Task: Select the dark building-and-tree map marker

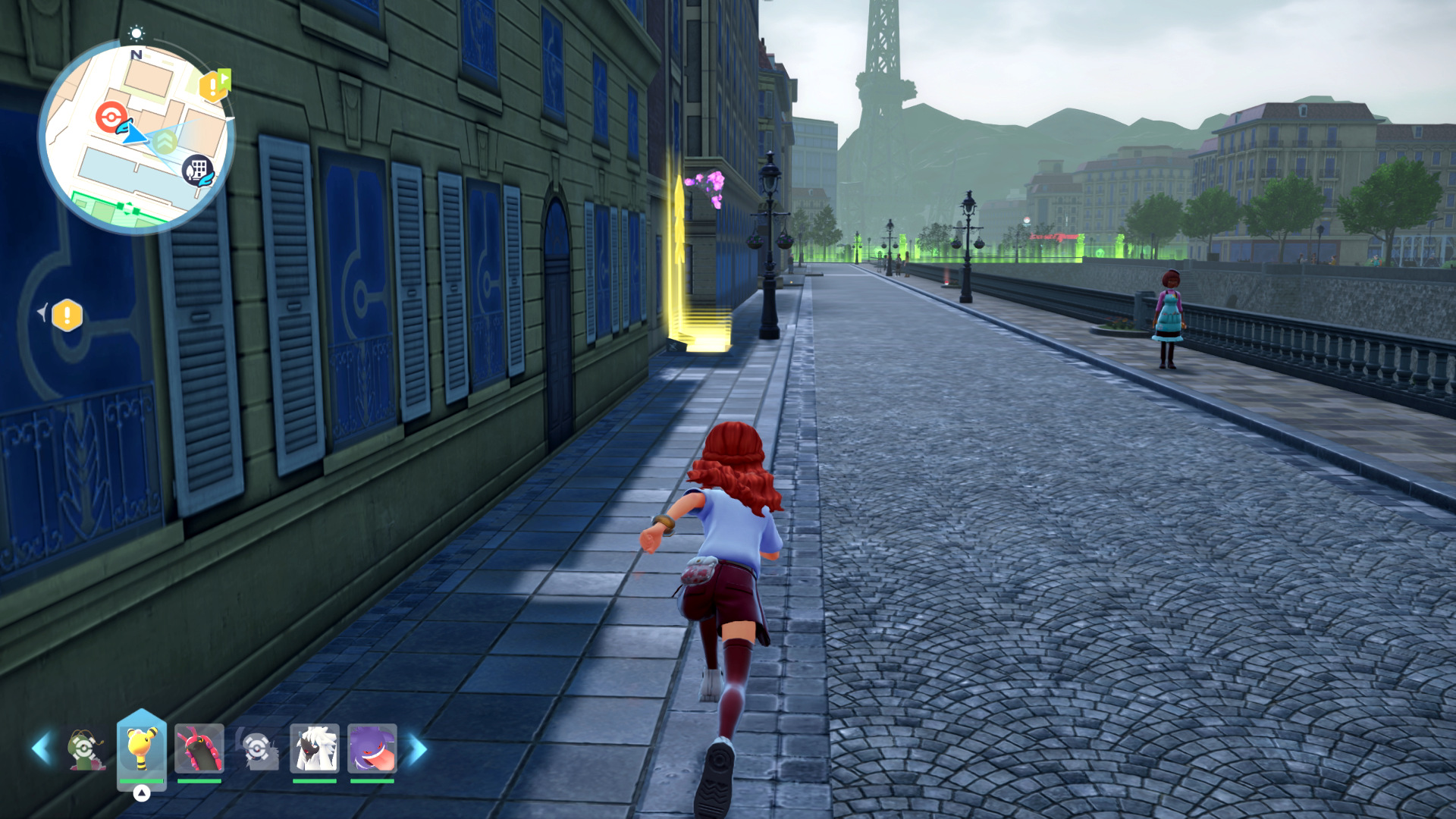Action: tap(197, 170)
